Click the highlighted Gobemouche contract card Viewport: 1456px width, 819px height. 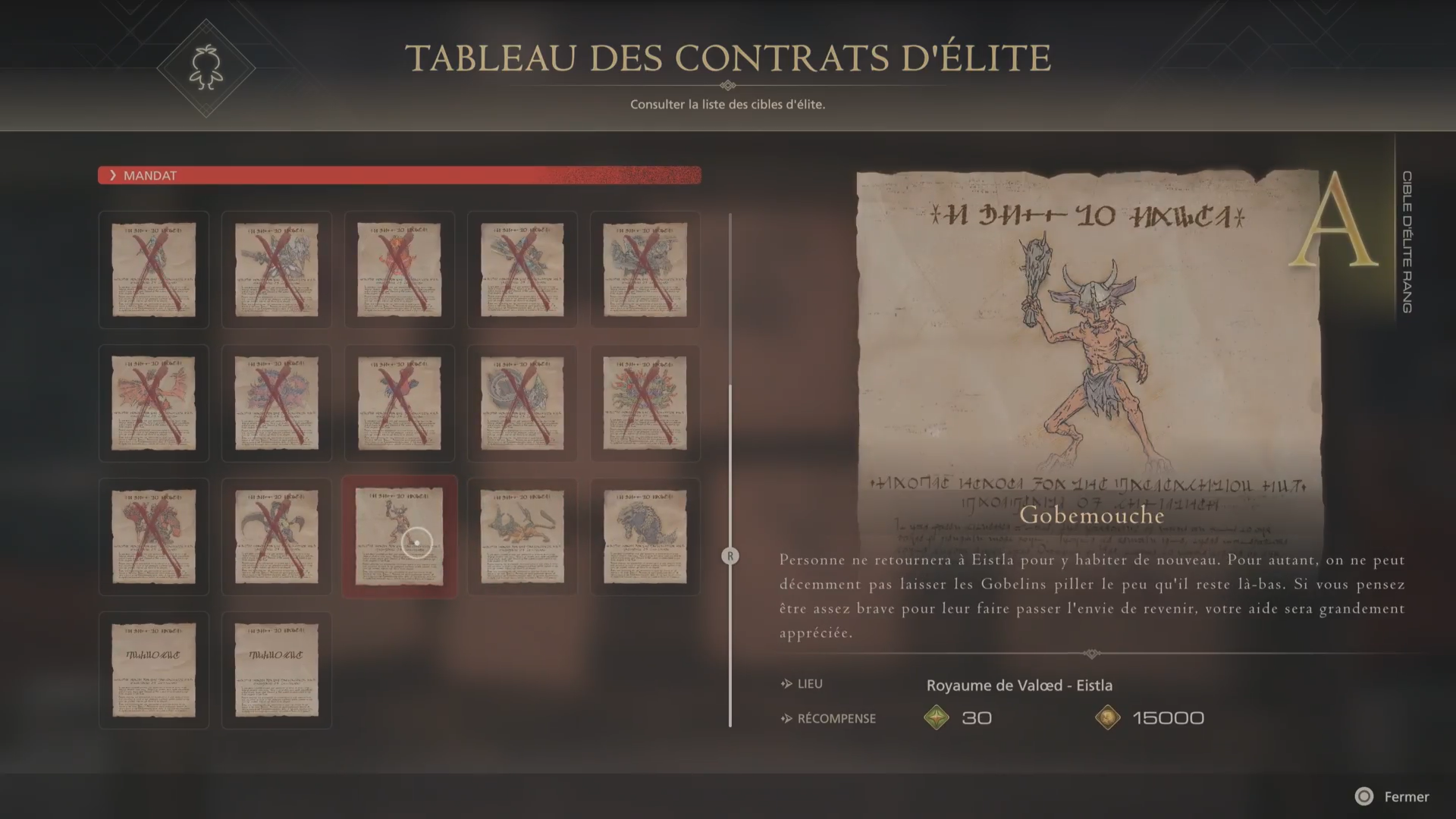[x=399, y=537]
